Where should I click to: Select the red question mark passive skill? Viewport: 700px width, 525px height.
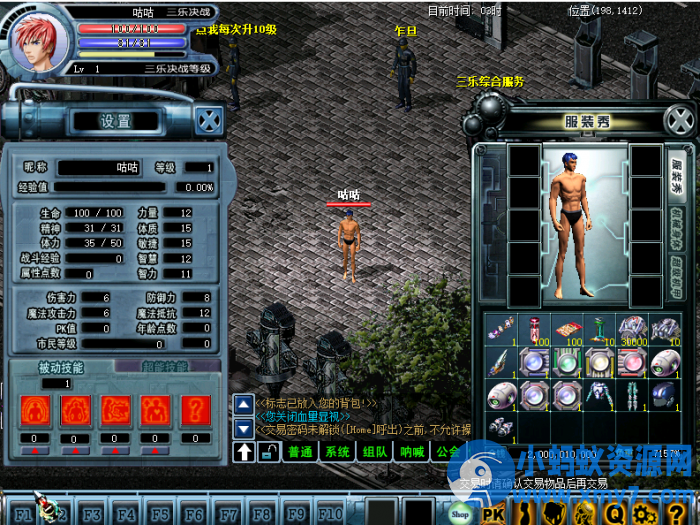click(195, 409)
